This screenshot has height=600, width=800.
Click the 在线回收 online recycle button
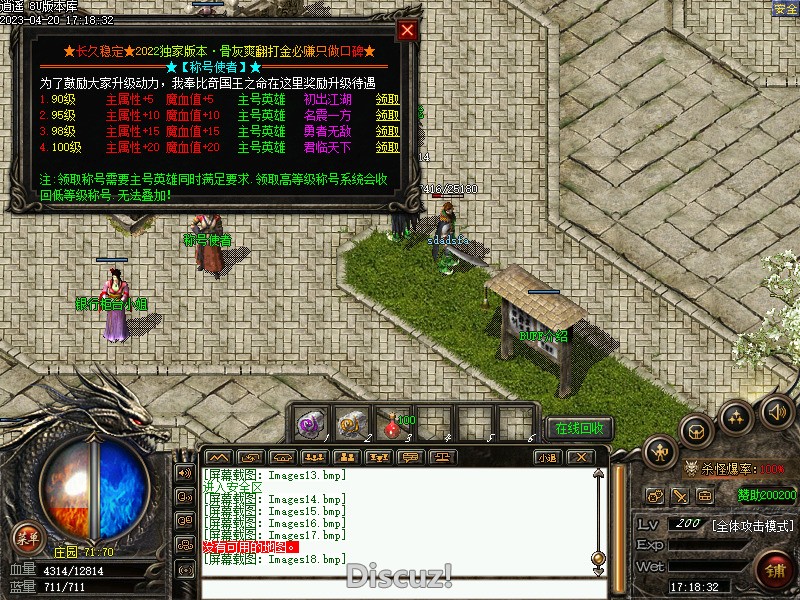click(x=580, y=429)
